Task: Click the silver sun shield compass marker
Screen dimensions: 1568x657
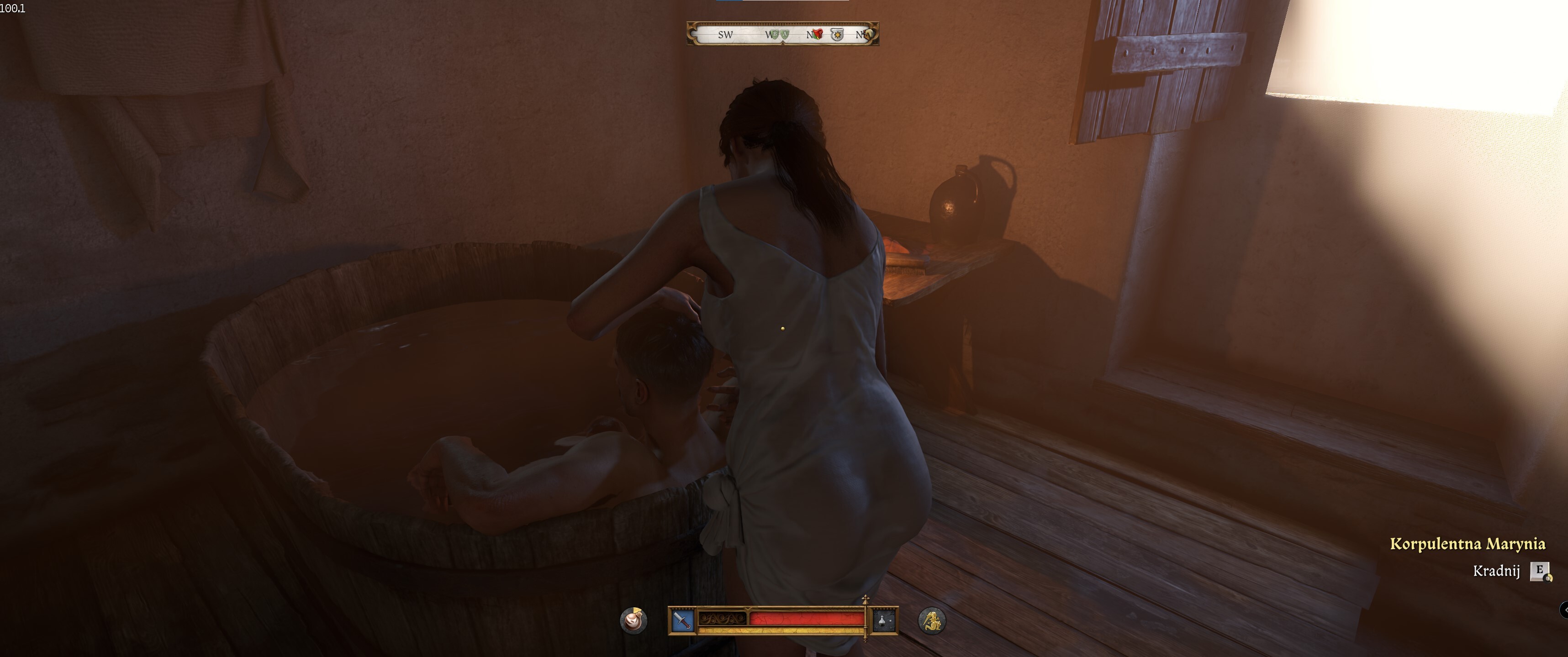Action: click(837, 35)
